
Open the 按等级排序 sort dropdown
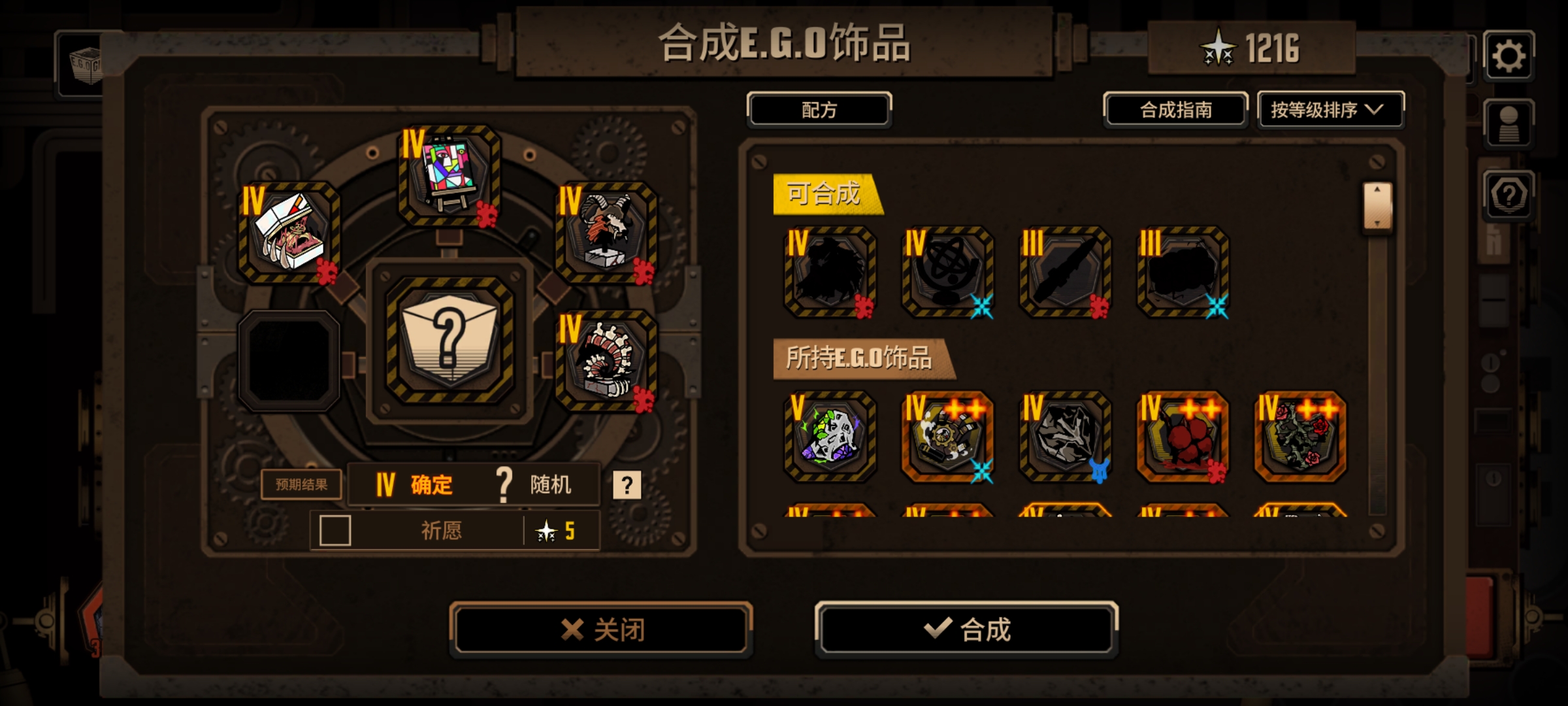(x=1330, y=110)
